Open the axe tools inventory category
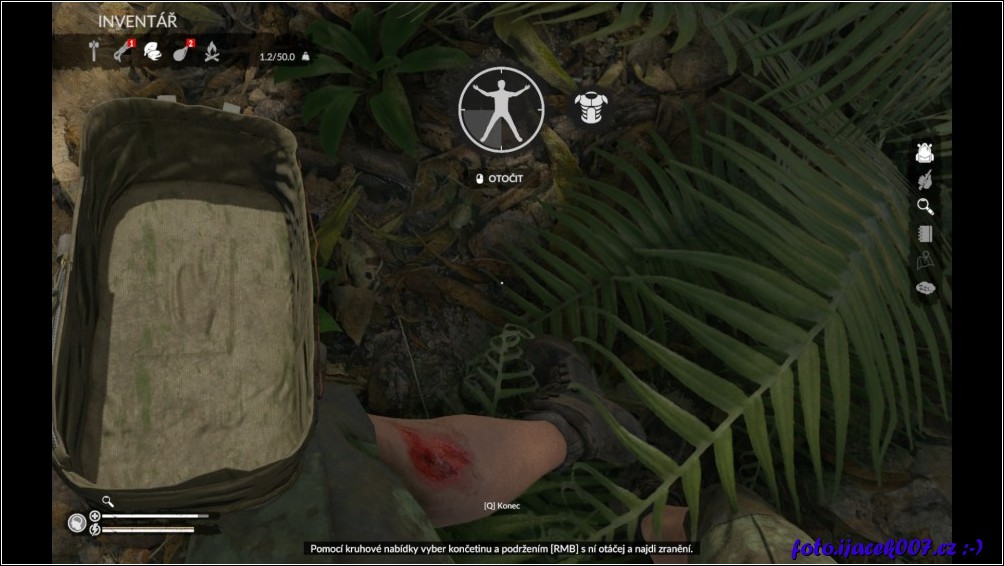 [95, 52]
